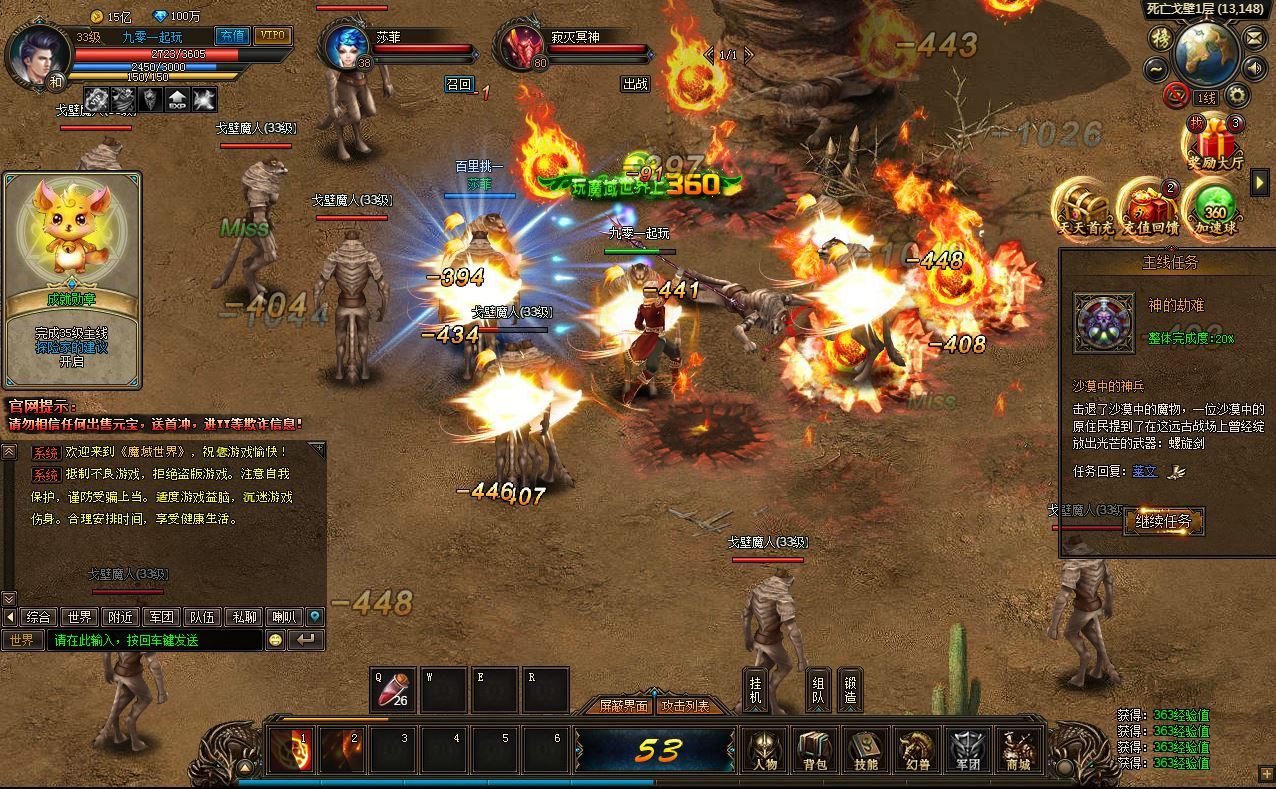1276x789 pixels.
Task: Open the 人物 character panel
Action: (x=764, y=750)
